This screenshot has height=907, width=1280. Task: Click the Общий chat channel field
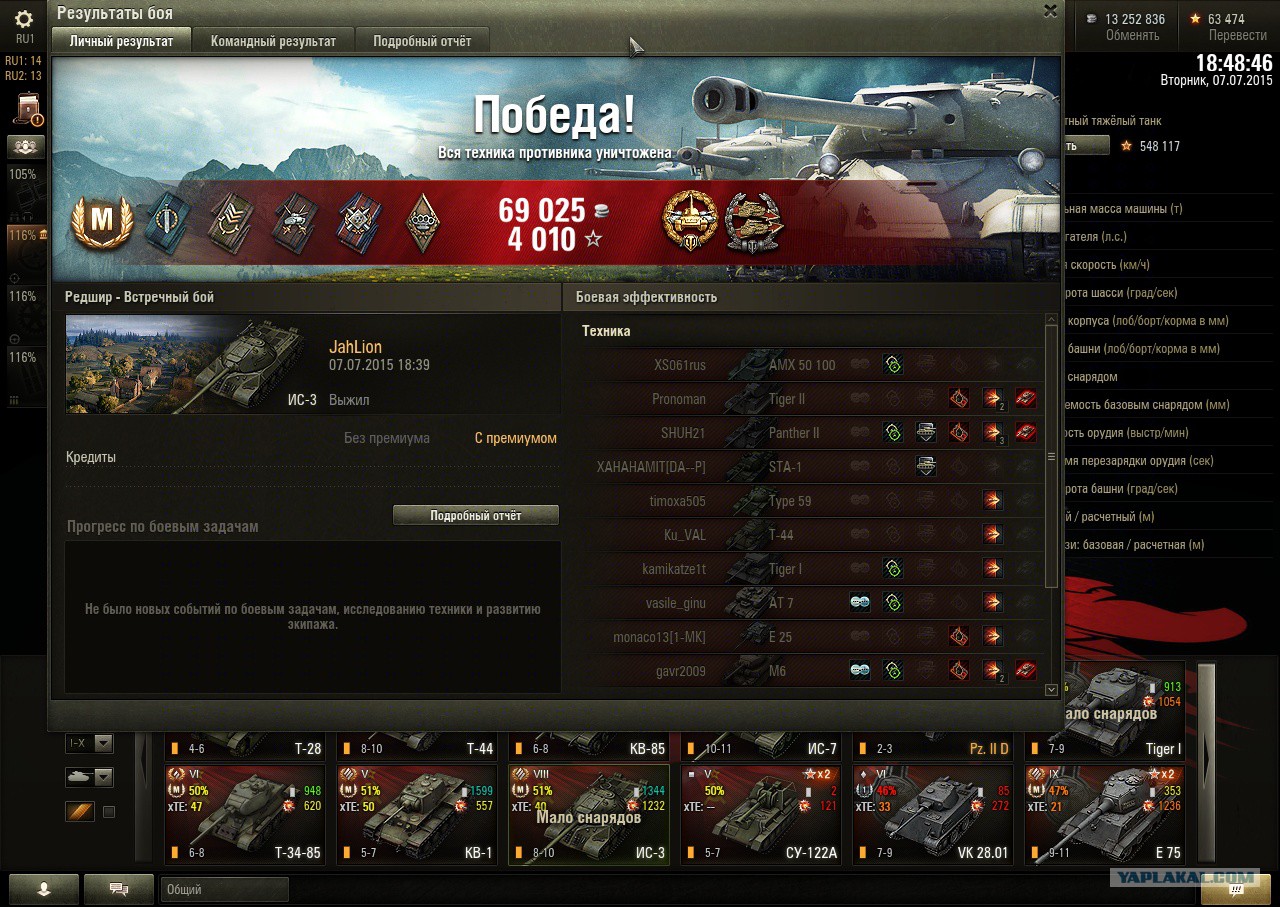pos(224,889)
